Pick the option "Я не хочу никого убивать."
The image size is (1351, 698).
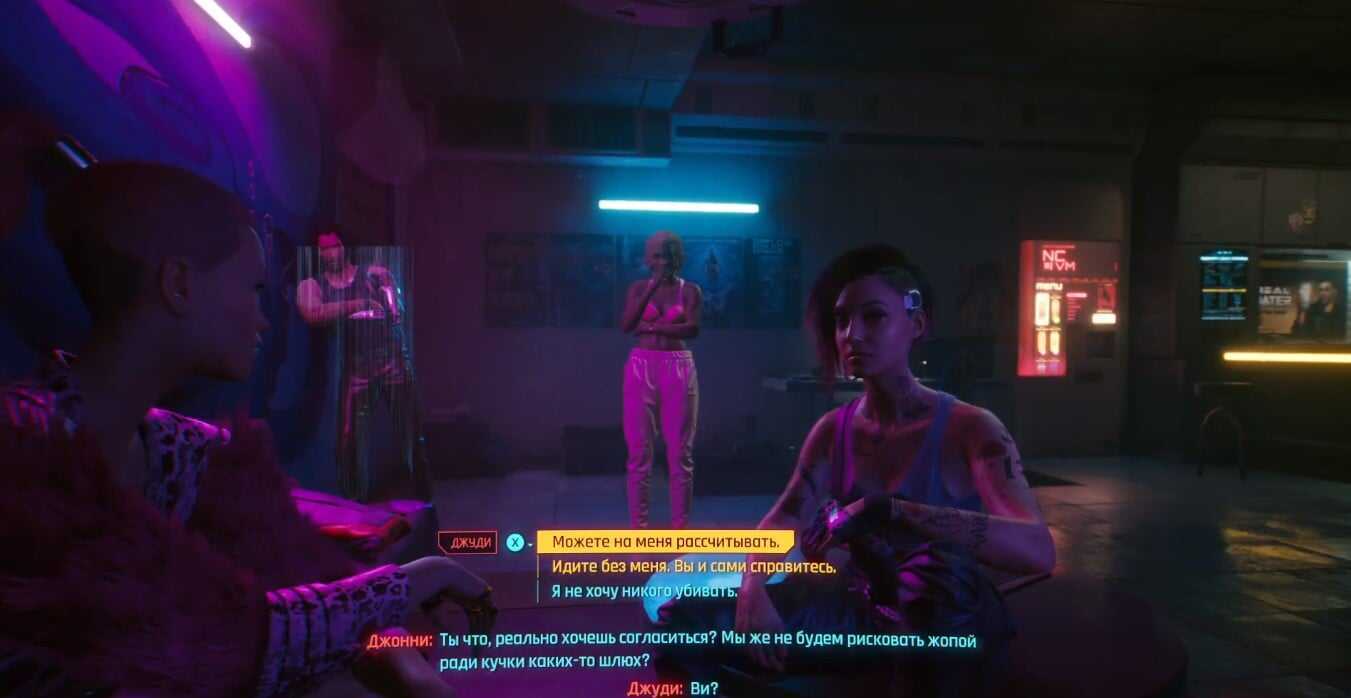pos(644,591)
